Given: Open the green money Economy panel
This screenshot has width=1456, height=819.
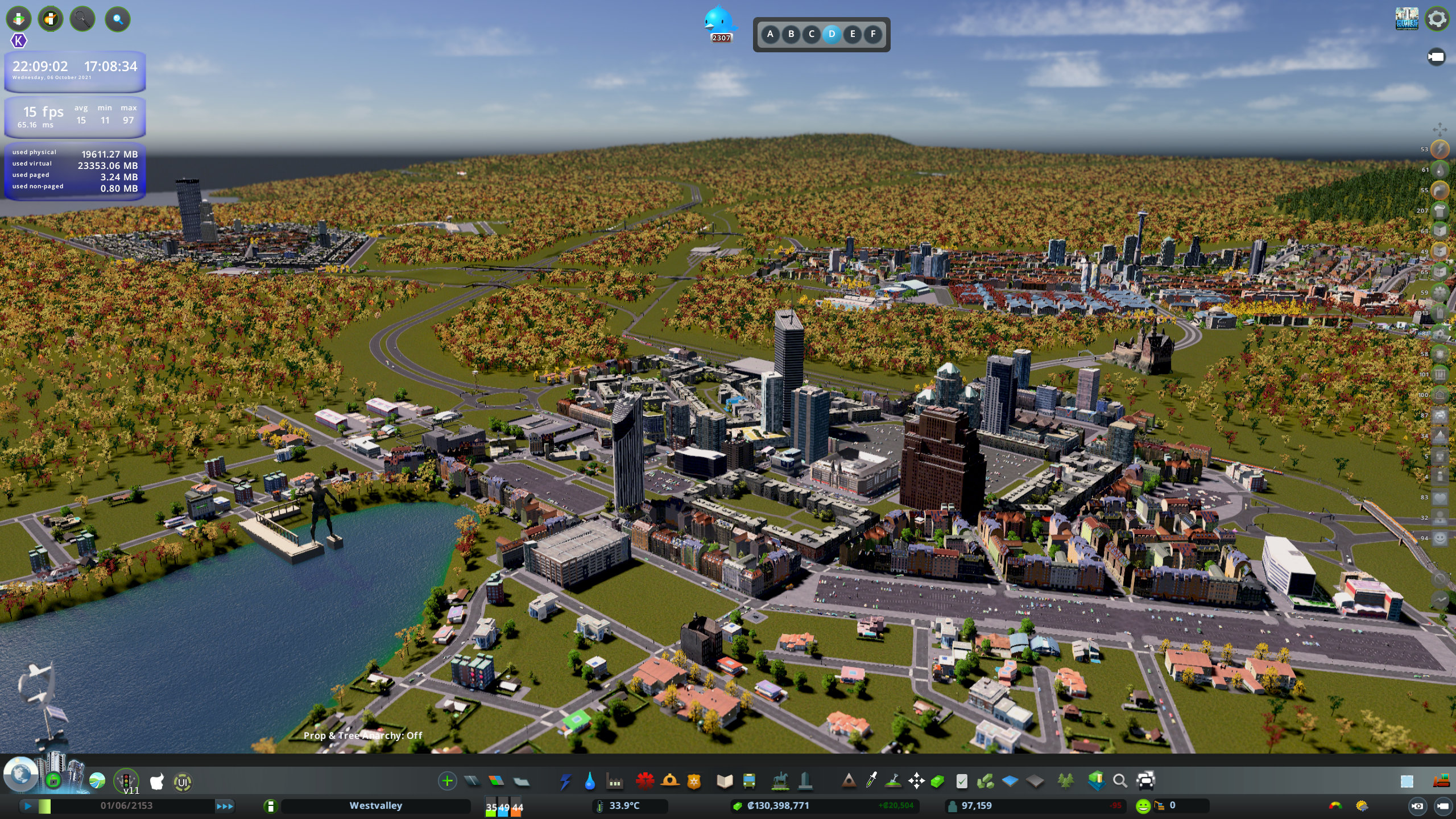Looking at the screenshot, I should pos(937,781).
